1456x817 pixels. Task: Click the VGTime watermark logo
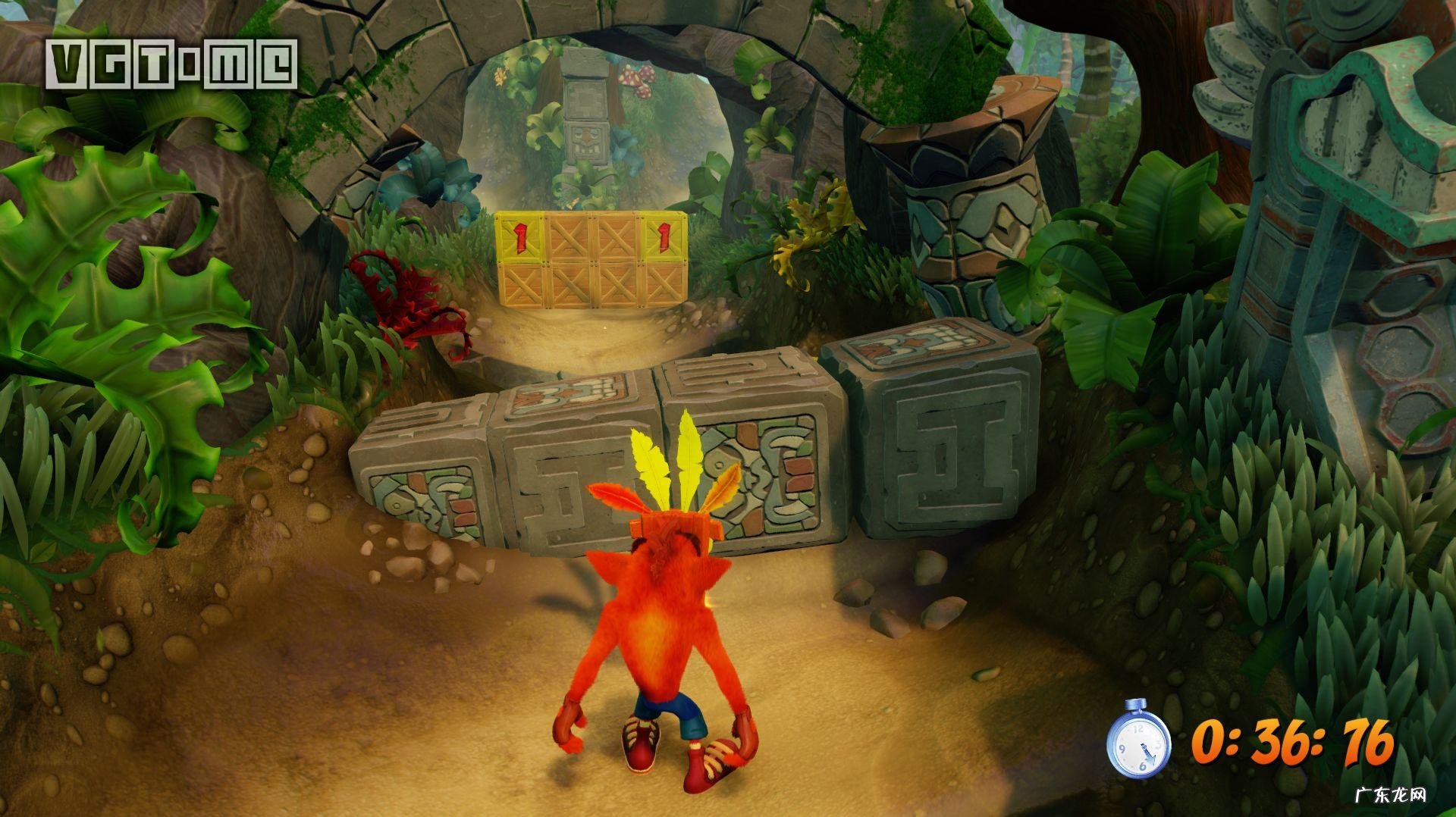click(171, 64)
